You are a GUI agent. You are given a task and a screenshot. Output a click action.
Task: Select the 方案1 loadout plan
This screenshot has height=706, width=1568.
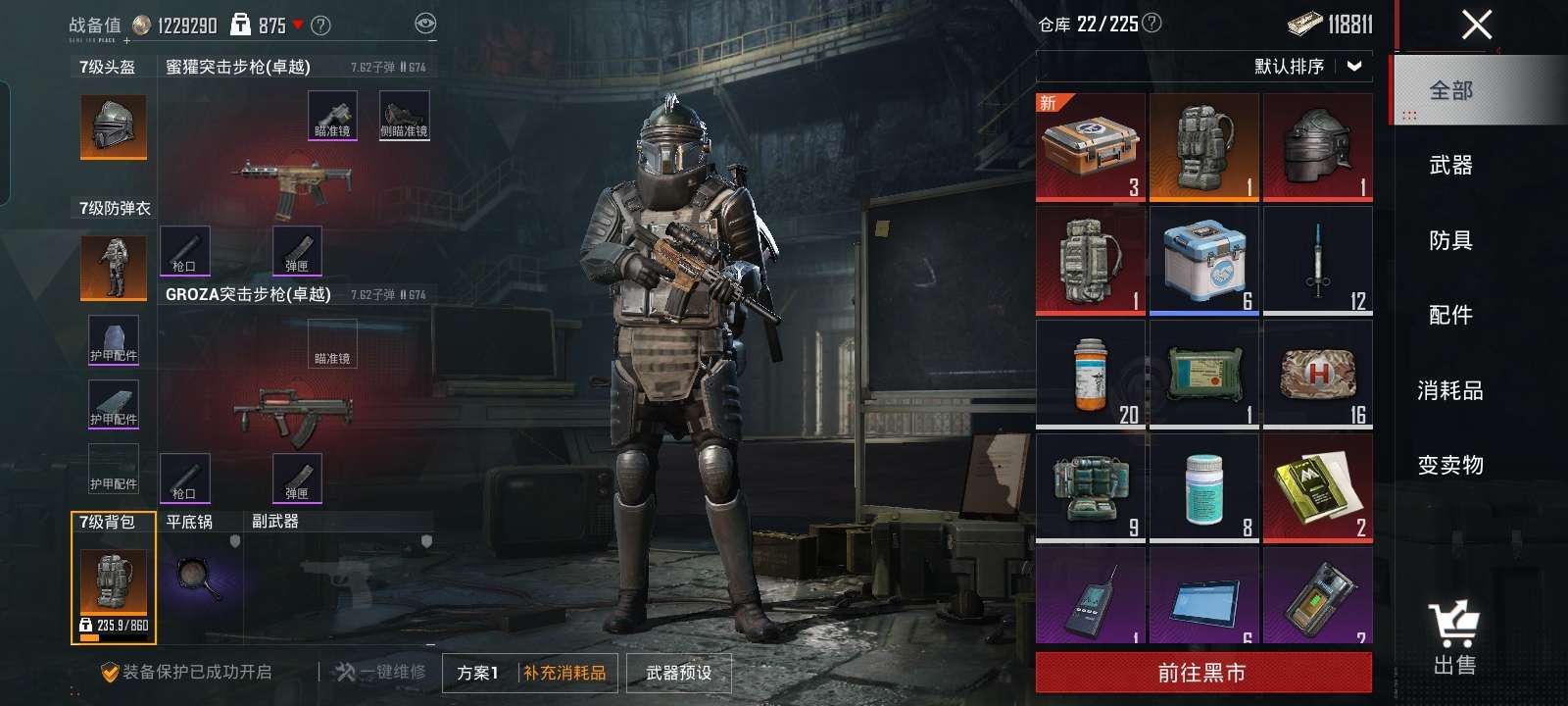point(478,673)
